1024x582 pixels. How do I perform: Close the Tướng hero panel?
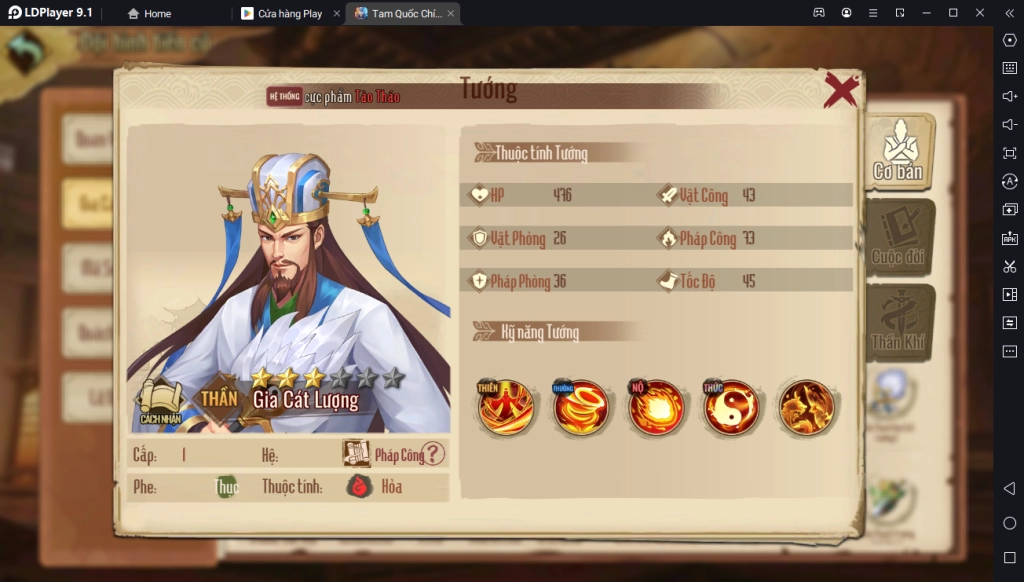(x=841, y=90)
